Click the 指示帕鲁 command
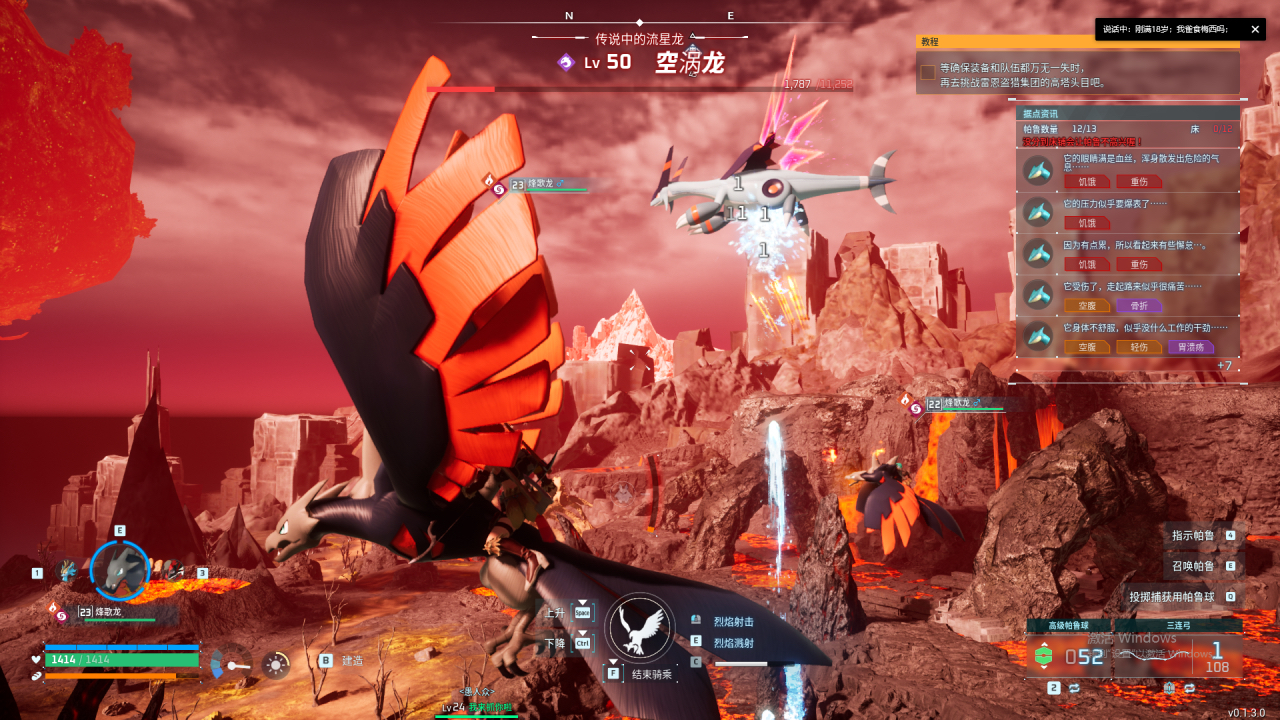 1193,536
